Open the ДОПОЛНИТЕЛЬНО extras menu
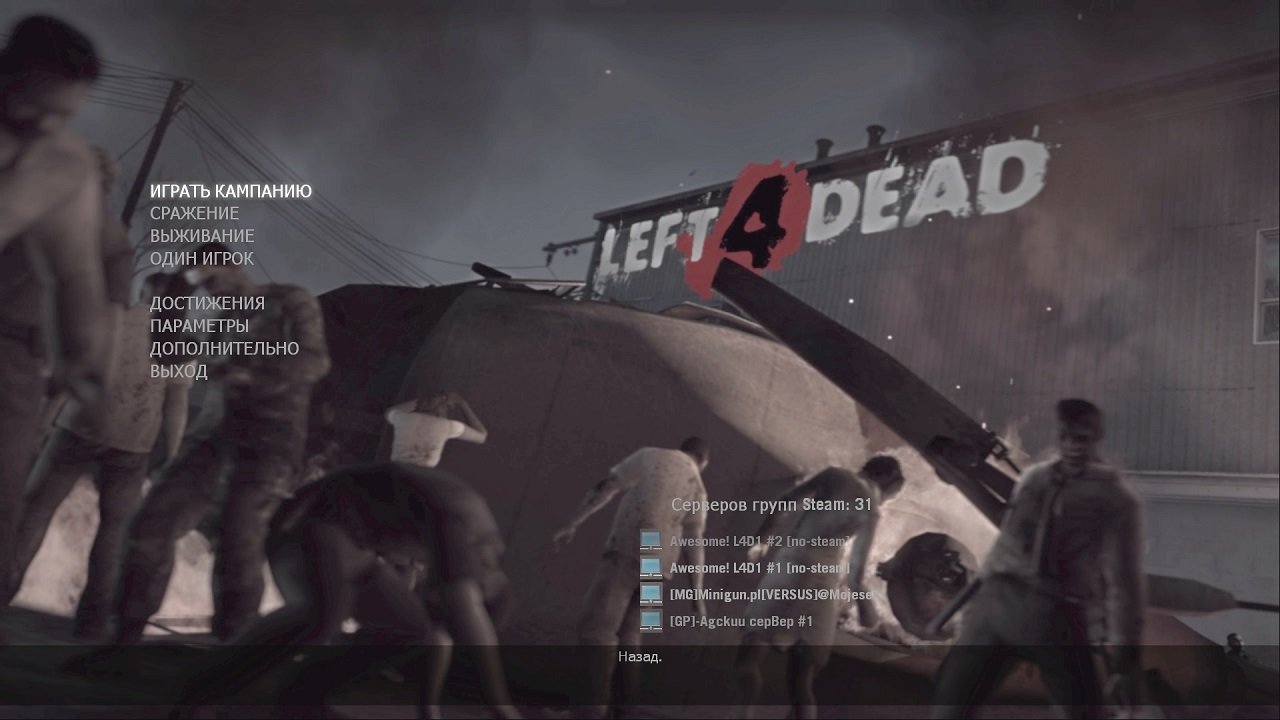The height and width of the screenshot is (720, 1280). pos(224,349)
